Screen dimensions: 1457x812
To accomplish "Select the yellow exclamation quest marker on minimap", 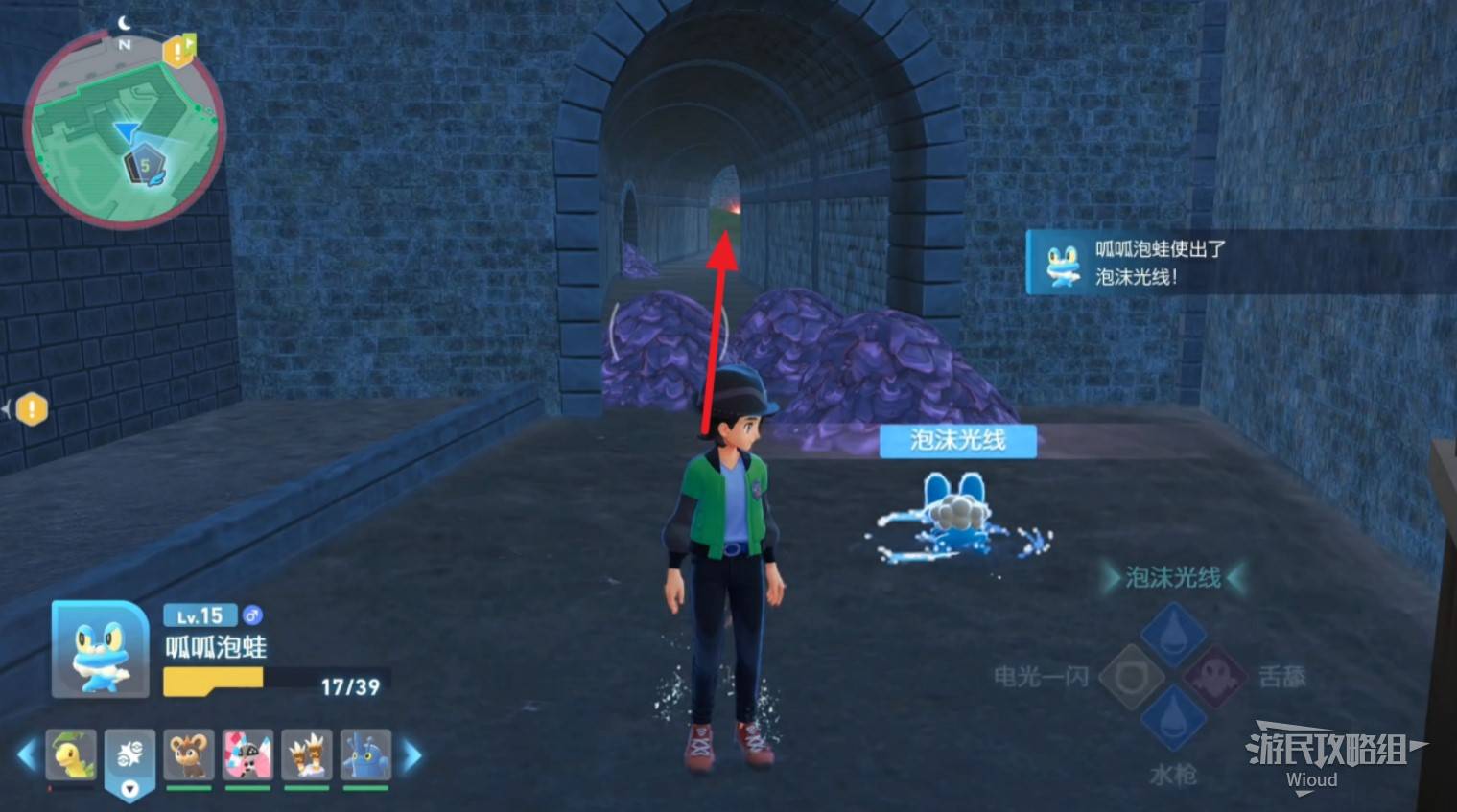I will click(178, 51).
